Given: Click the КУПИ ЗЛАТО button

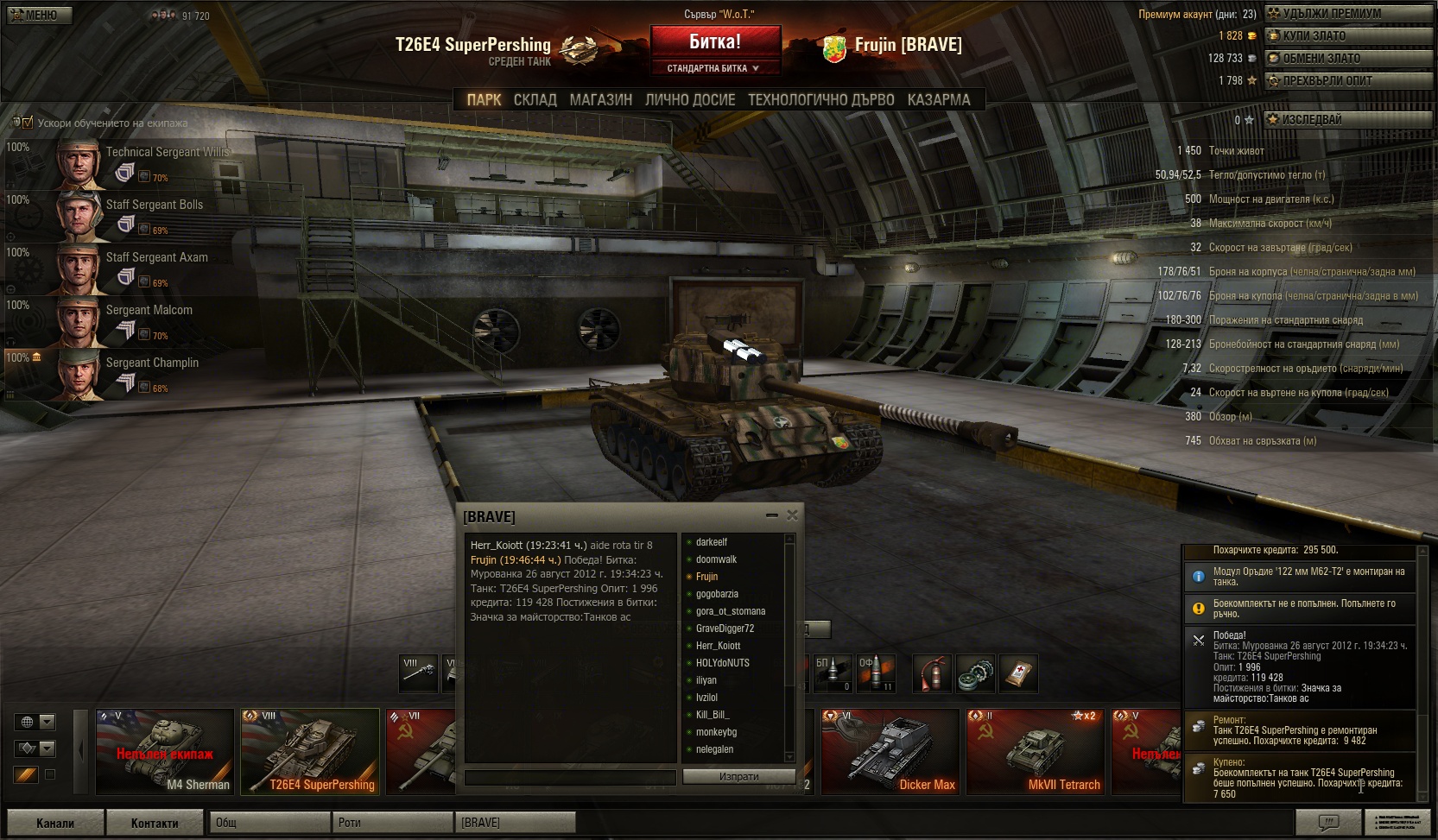Looking at the screenshot, I should [1348, 36].
